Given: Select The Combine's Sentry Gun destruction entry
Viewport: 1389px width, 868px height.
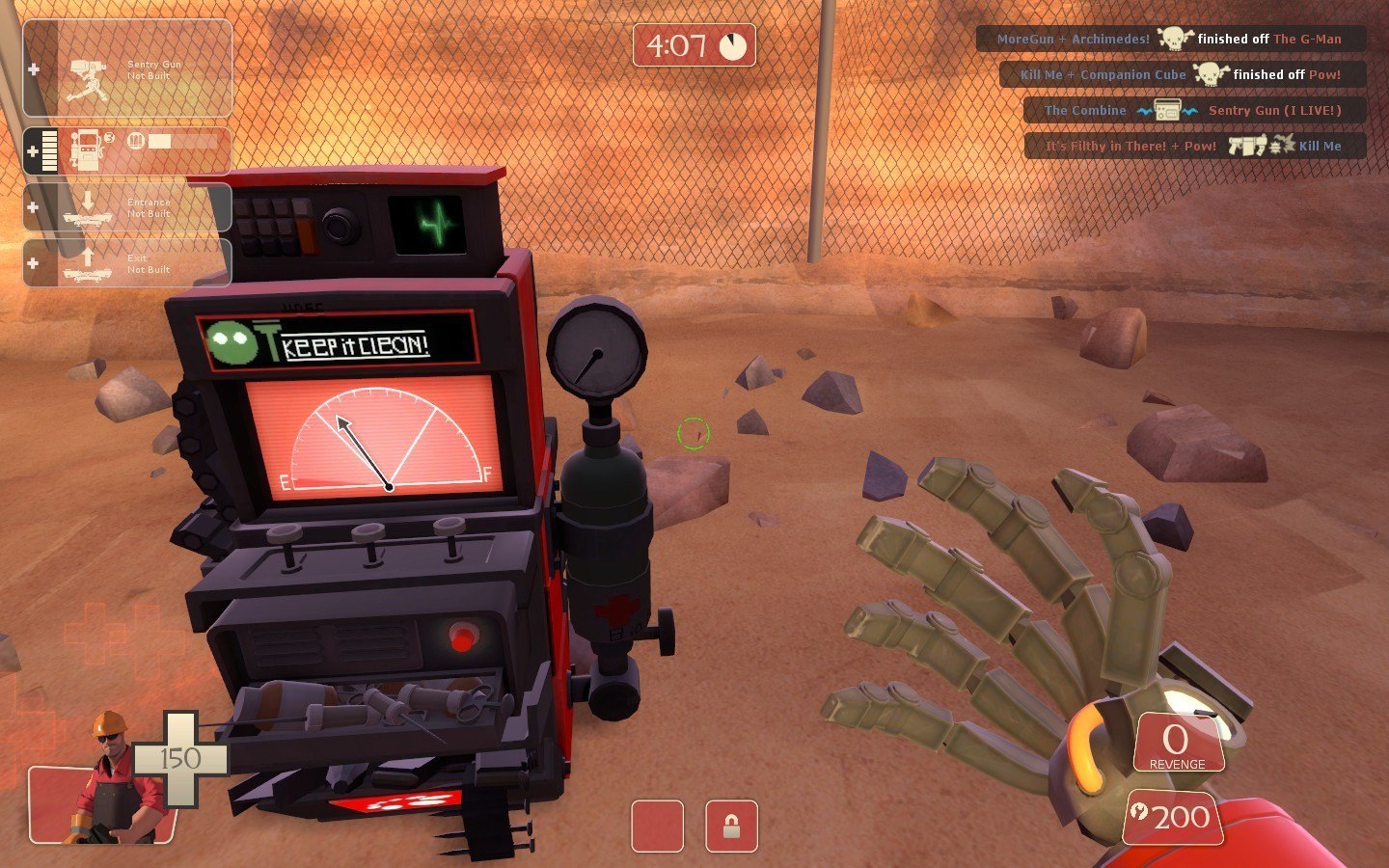Looking at the screenshot, I should [1194, 111].
